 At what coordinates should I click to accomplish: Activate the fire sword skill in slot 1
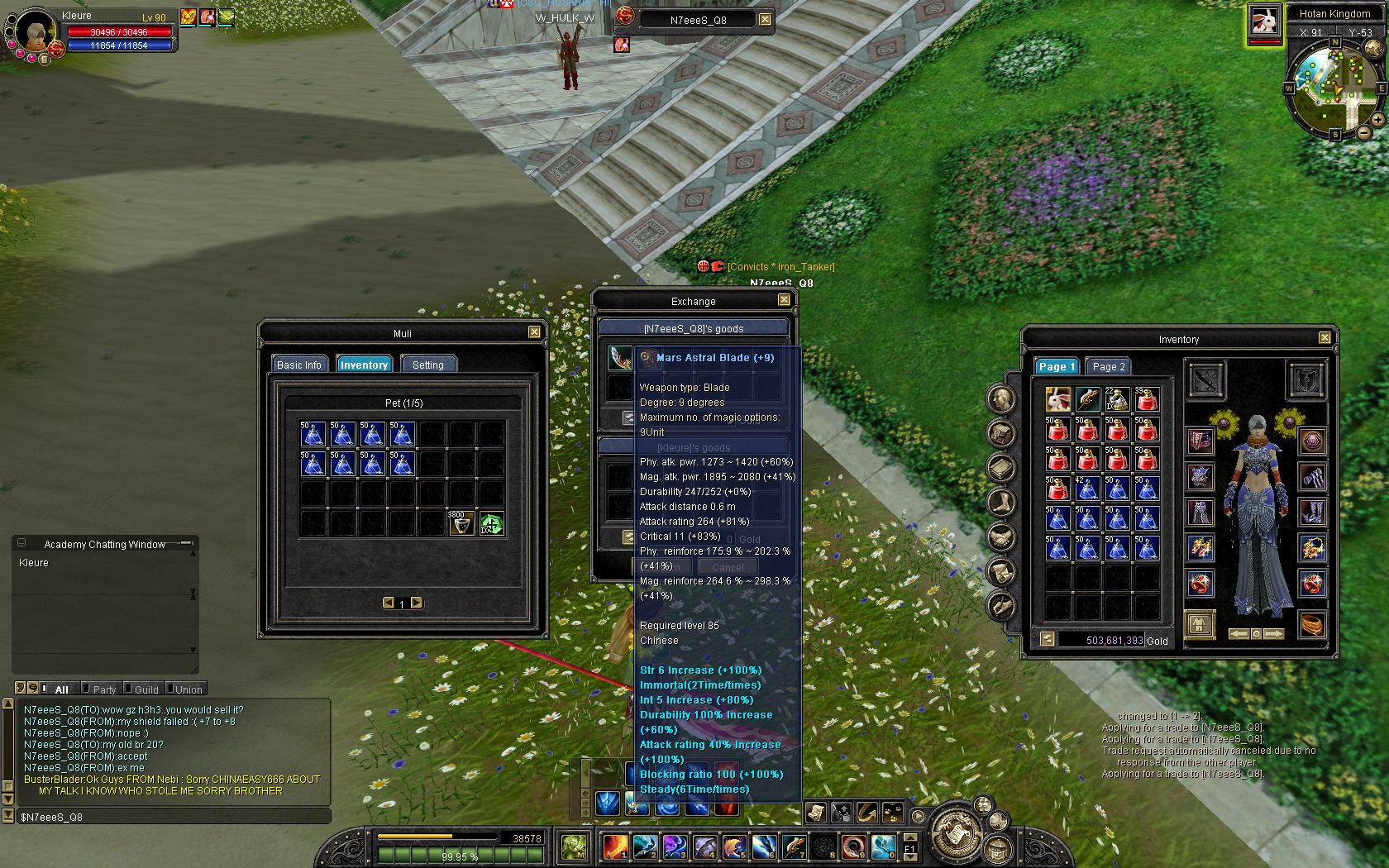(x=614, y=846)
